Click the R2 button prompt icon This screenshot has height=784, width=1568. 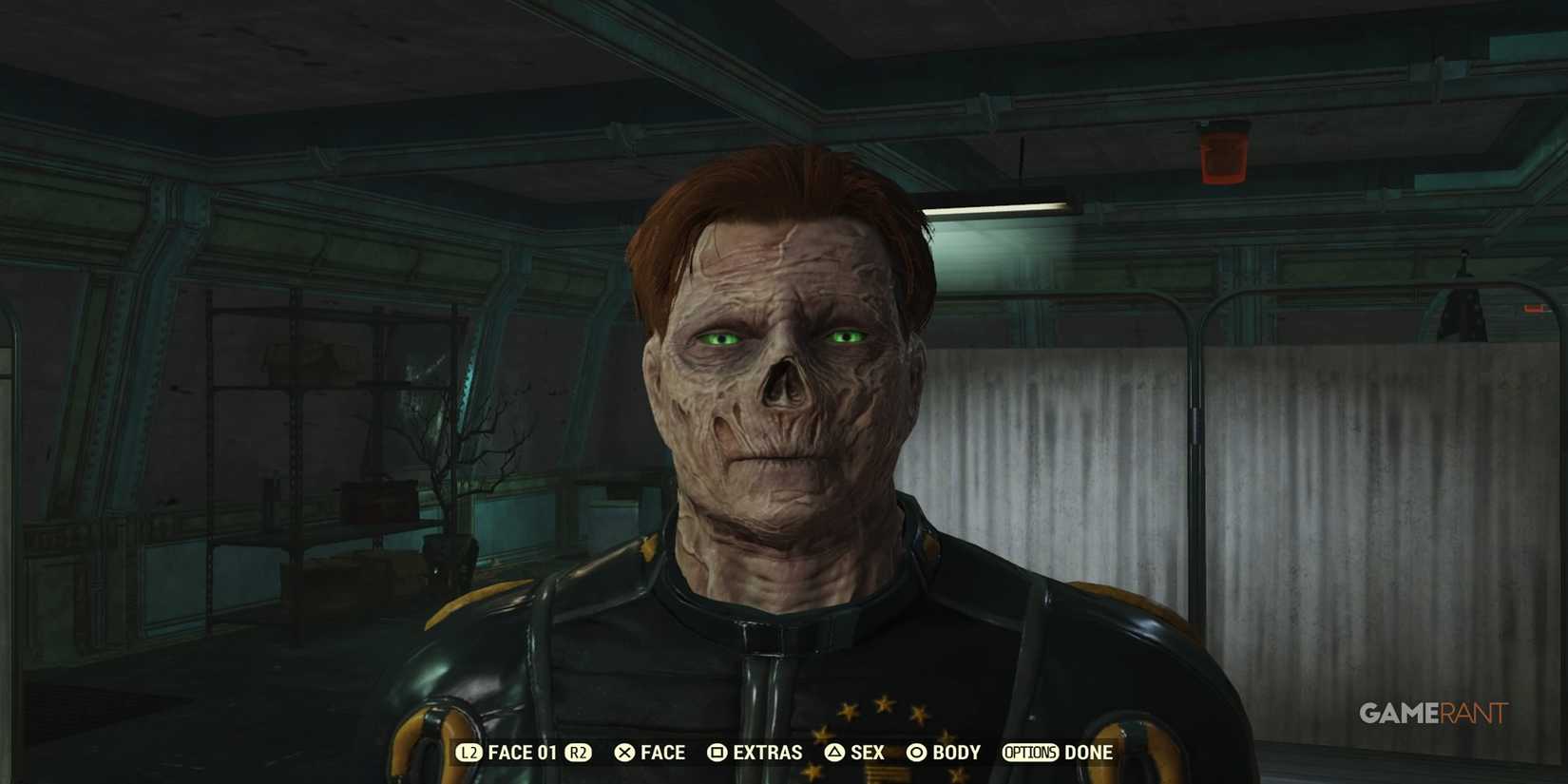pos(579,752)
